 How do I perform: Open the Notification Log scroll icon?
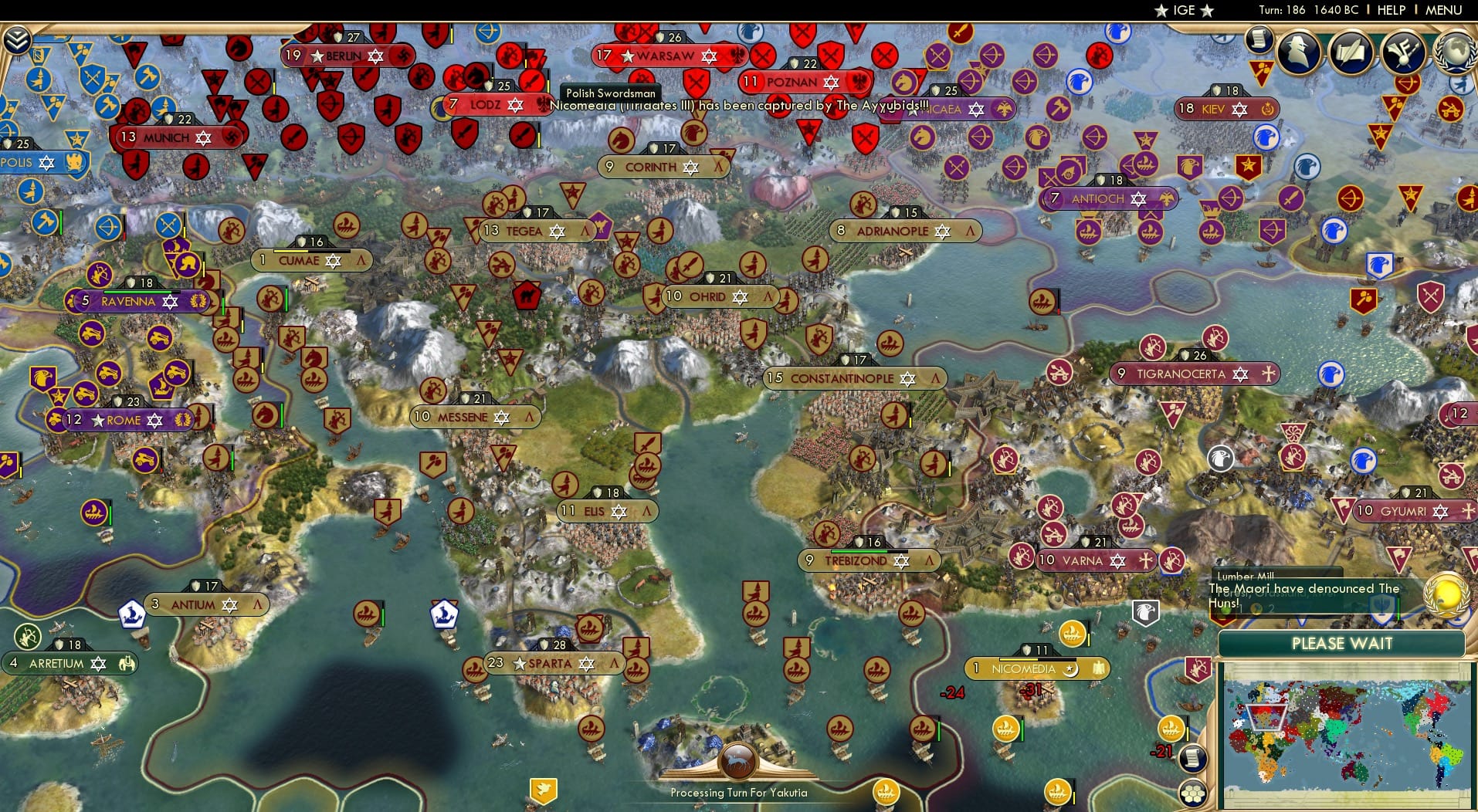click(1260, 39)
